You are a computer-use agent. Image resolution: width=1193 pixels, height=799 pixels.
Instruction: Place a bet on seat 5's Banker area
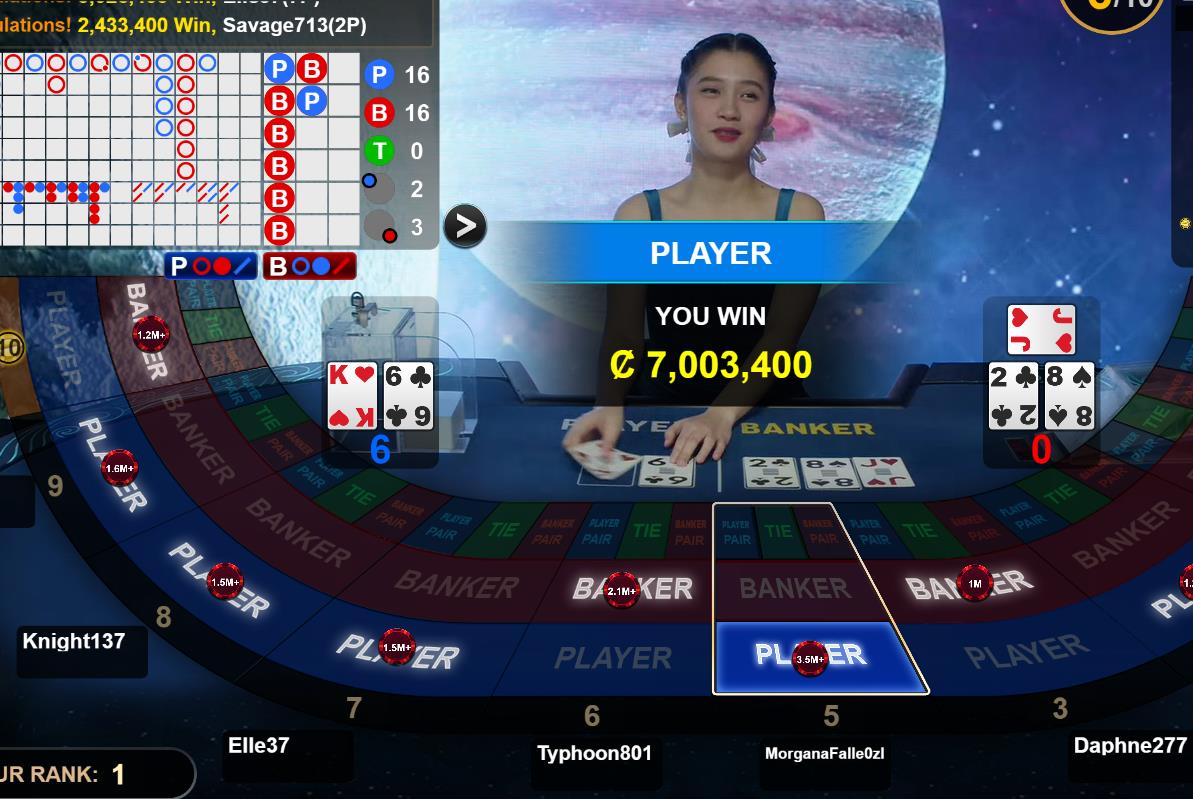click(x=795, y=586)
